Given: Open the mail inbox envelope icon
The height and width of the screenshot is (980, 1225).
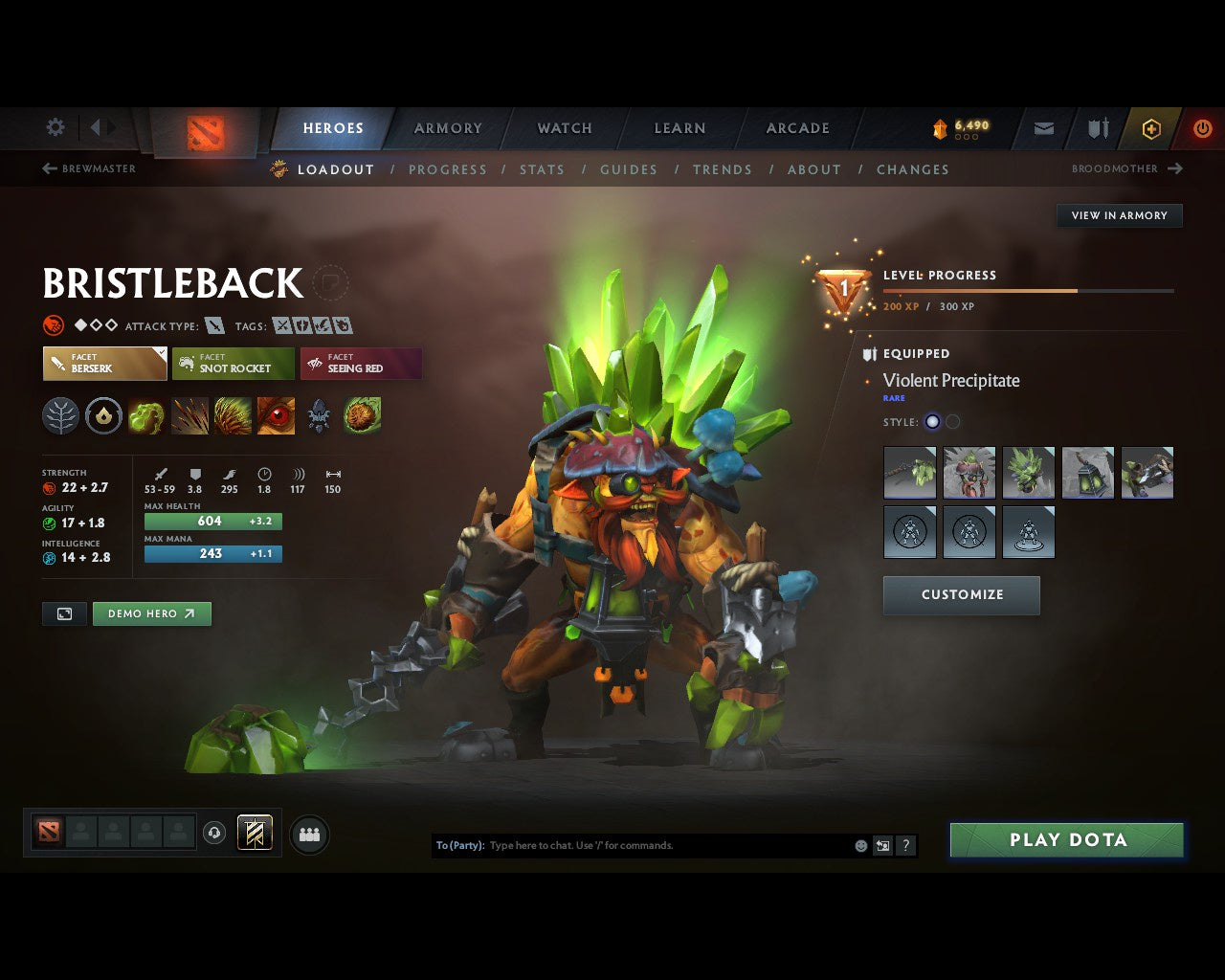Looking at the screenshot, I should click(x=1042, y=128).
